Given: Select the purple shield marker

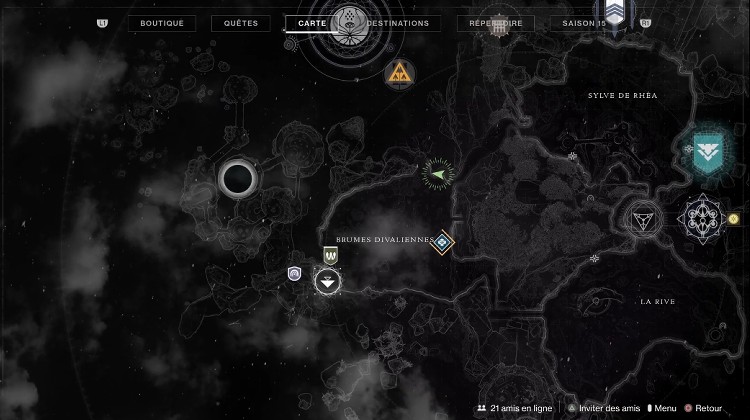Looking at the screenshot, I should (x=295, y=273).
